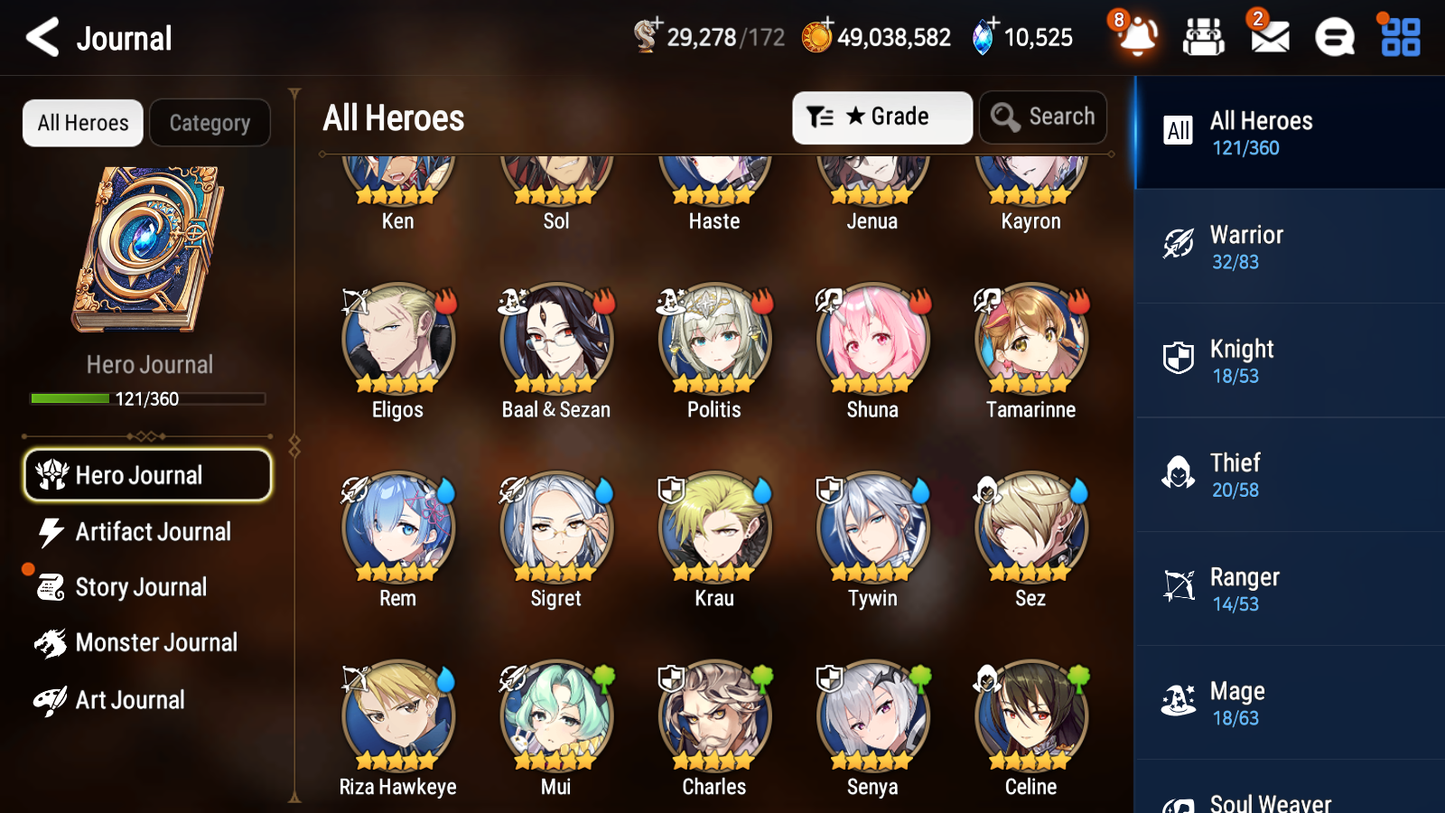Open the Artifact Journal
Viewport: 1445px width, 813px height.
(146, 532)
